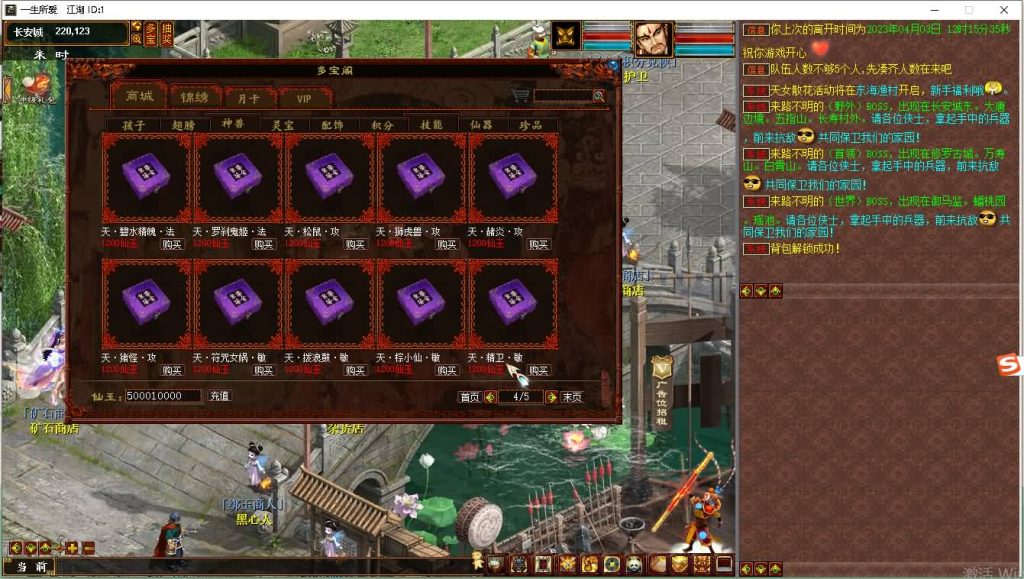This screenshot has height=579, width=1024.
Task: Close the game window
Action: 1000,9
